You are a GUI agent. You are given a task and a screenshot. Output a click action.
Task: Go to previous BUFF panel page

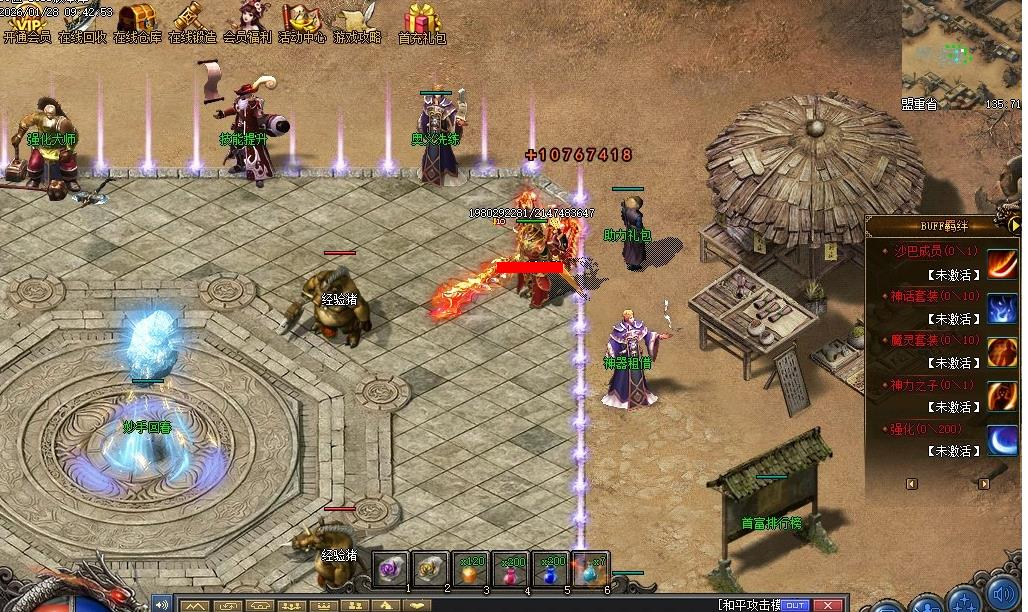pyautogui.click(x=911, y=484)
